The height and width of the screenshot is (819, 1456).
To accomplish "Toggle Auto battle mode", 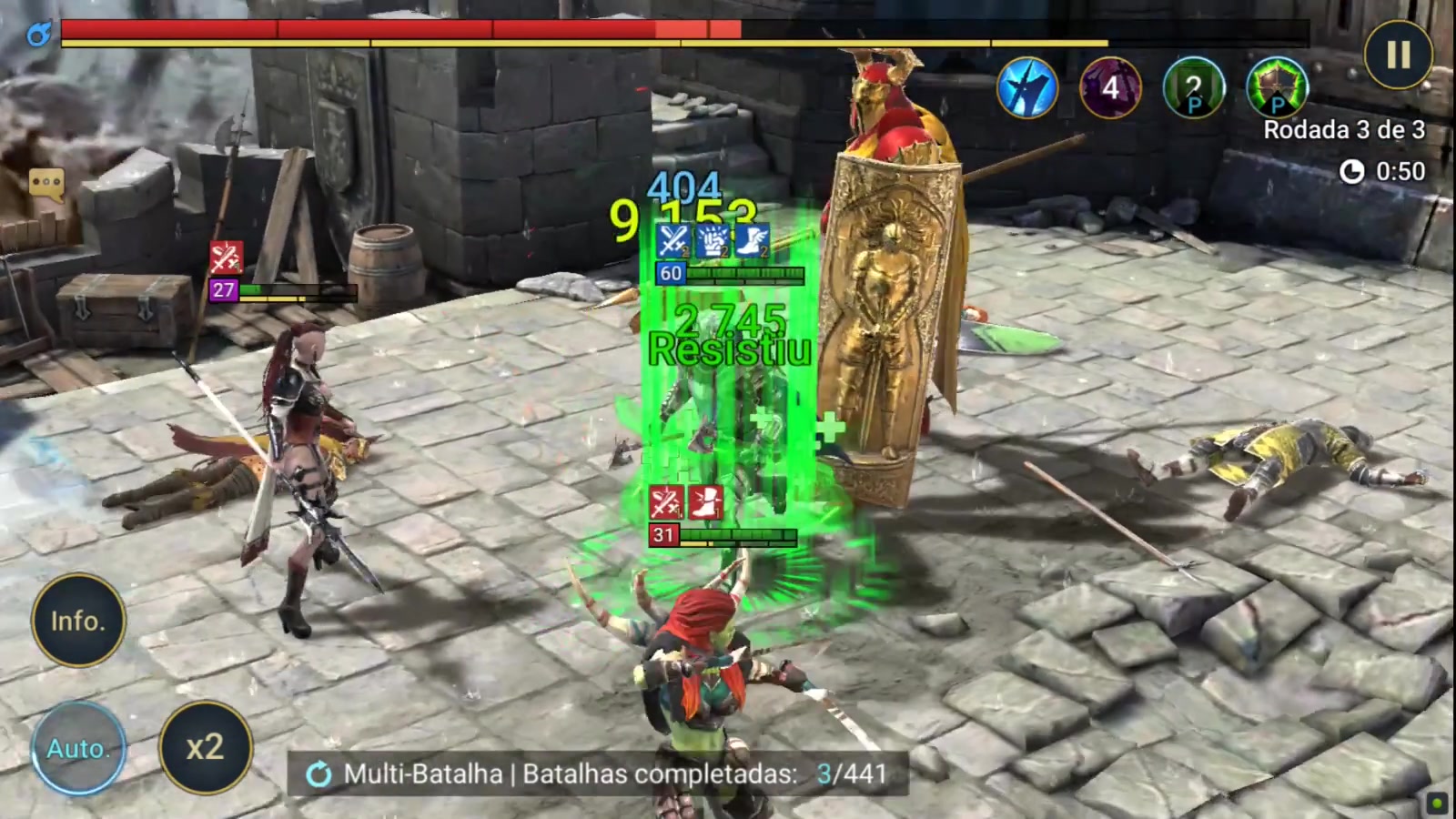I will pyautogui.click(x=78, y=748).
